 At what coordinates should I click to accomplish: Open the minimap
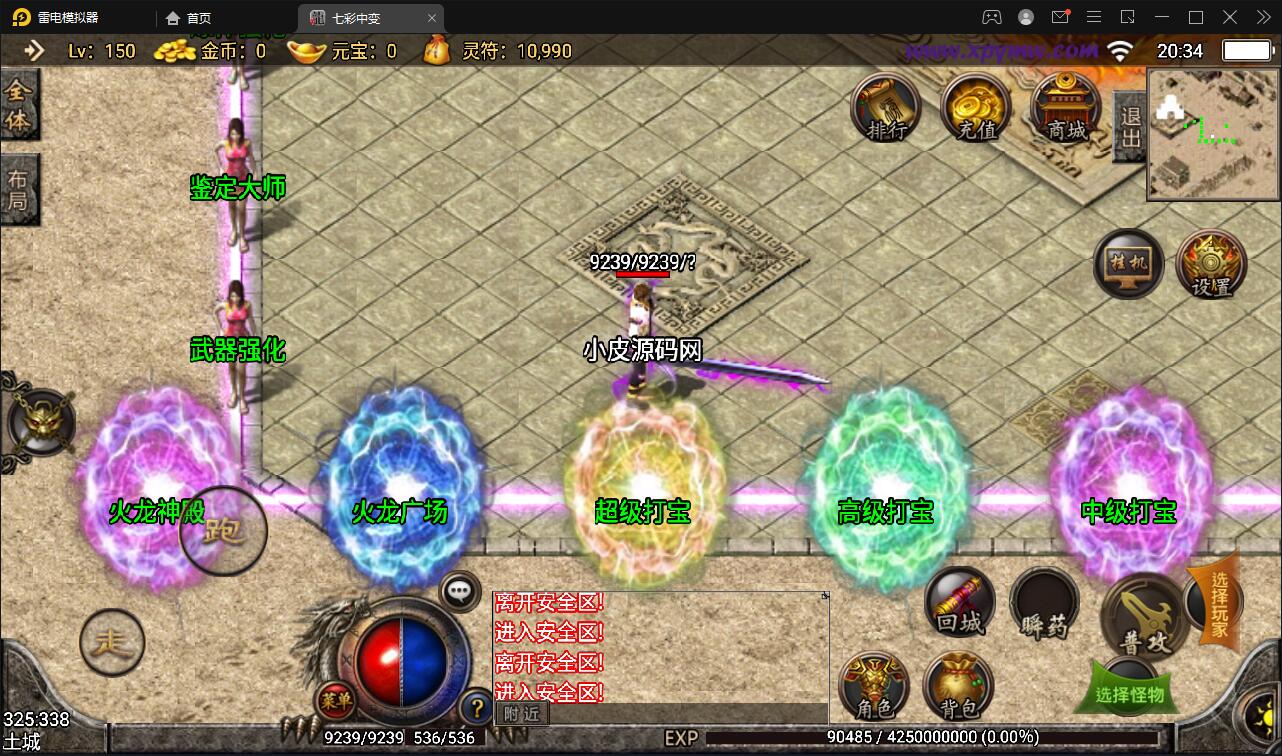pos(1212,135)
